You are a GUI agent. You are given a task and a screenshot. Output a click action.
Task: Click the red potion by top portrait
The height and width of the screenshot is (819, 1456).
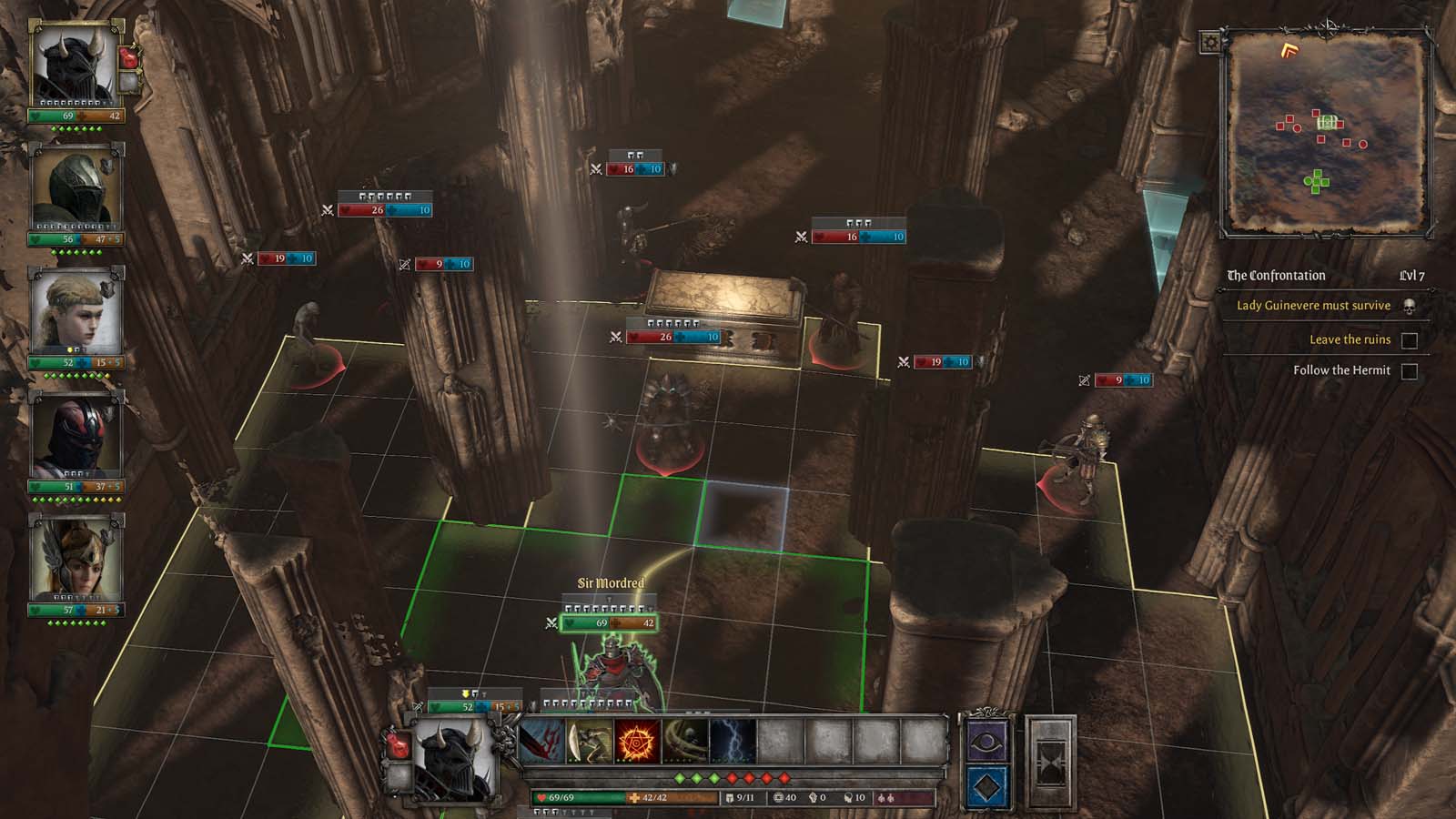pyautogui.click(x=128, y=56)
